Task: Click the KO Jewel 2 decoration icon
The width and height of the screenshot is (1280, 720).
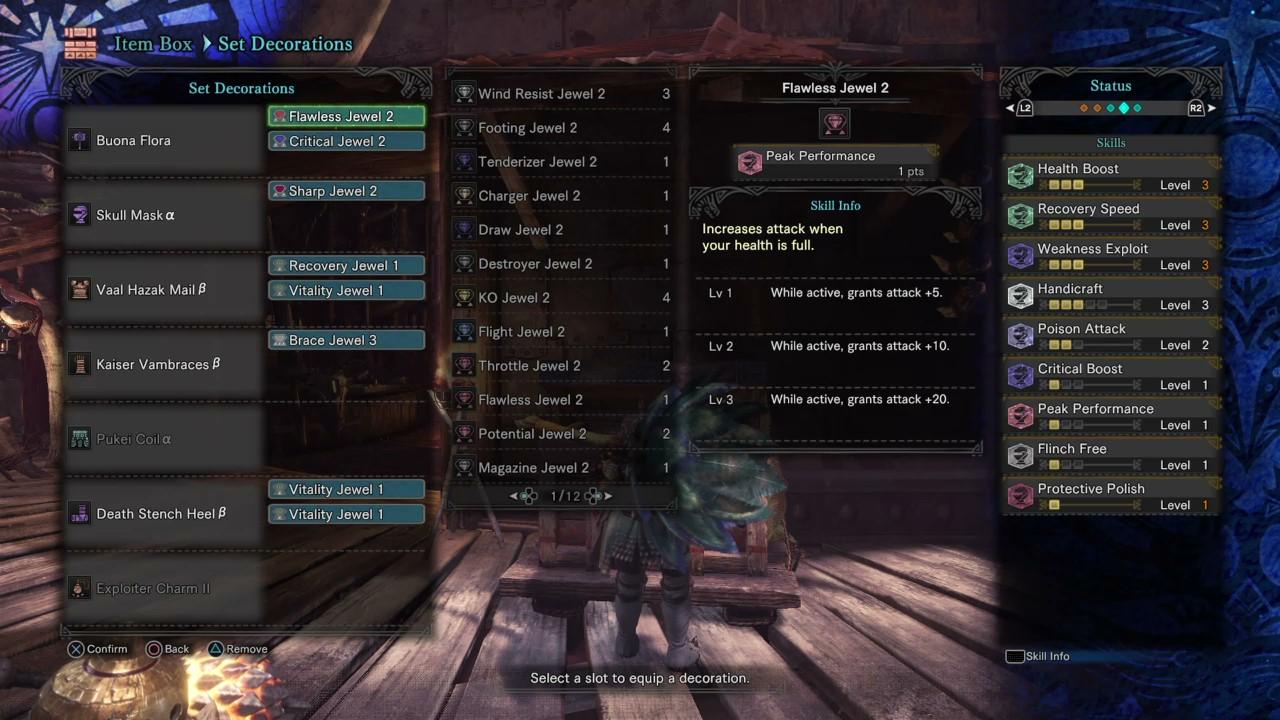Action: (x=464, y=297)
